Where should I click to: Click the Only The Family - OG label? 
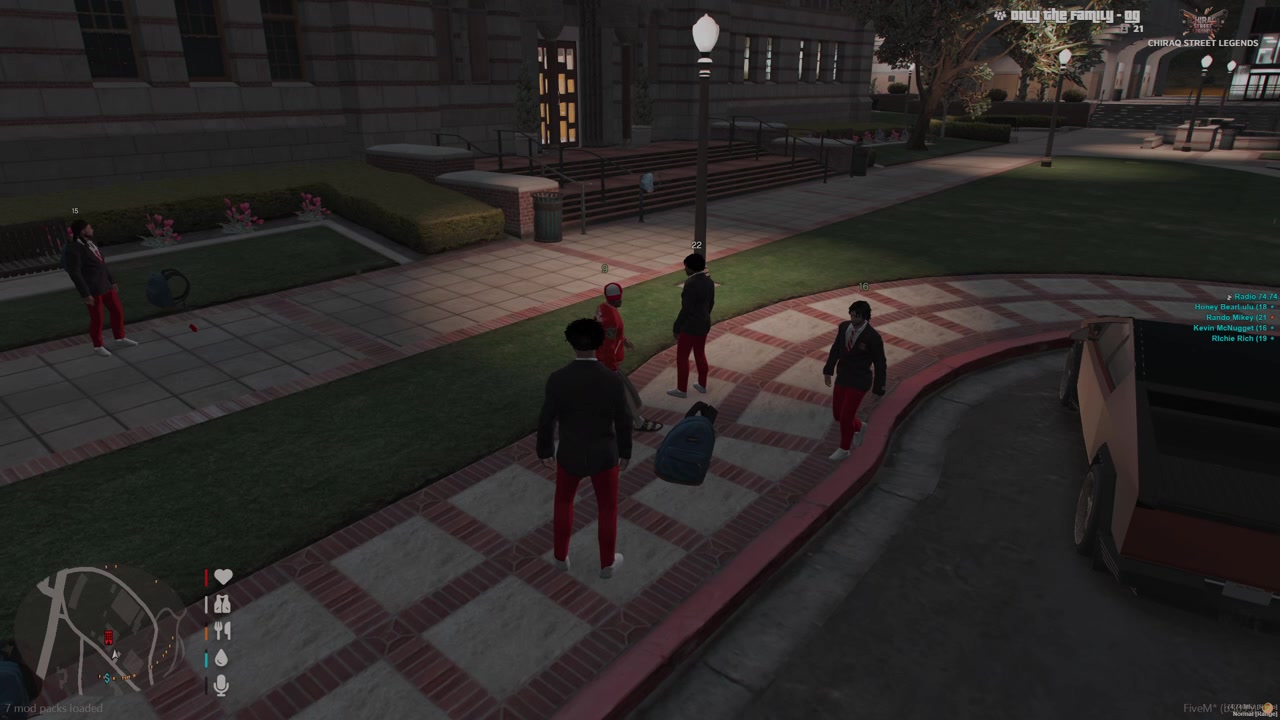click(1064, 15)
